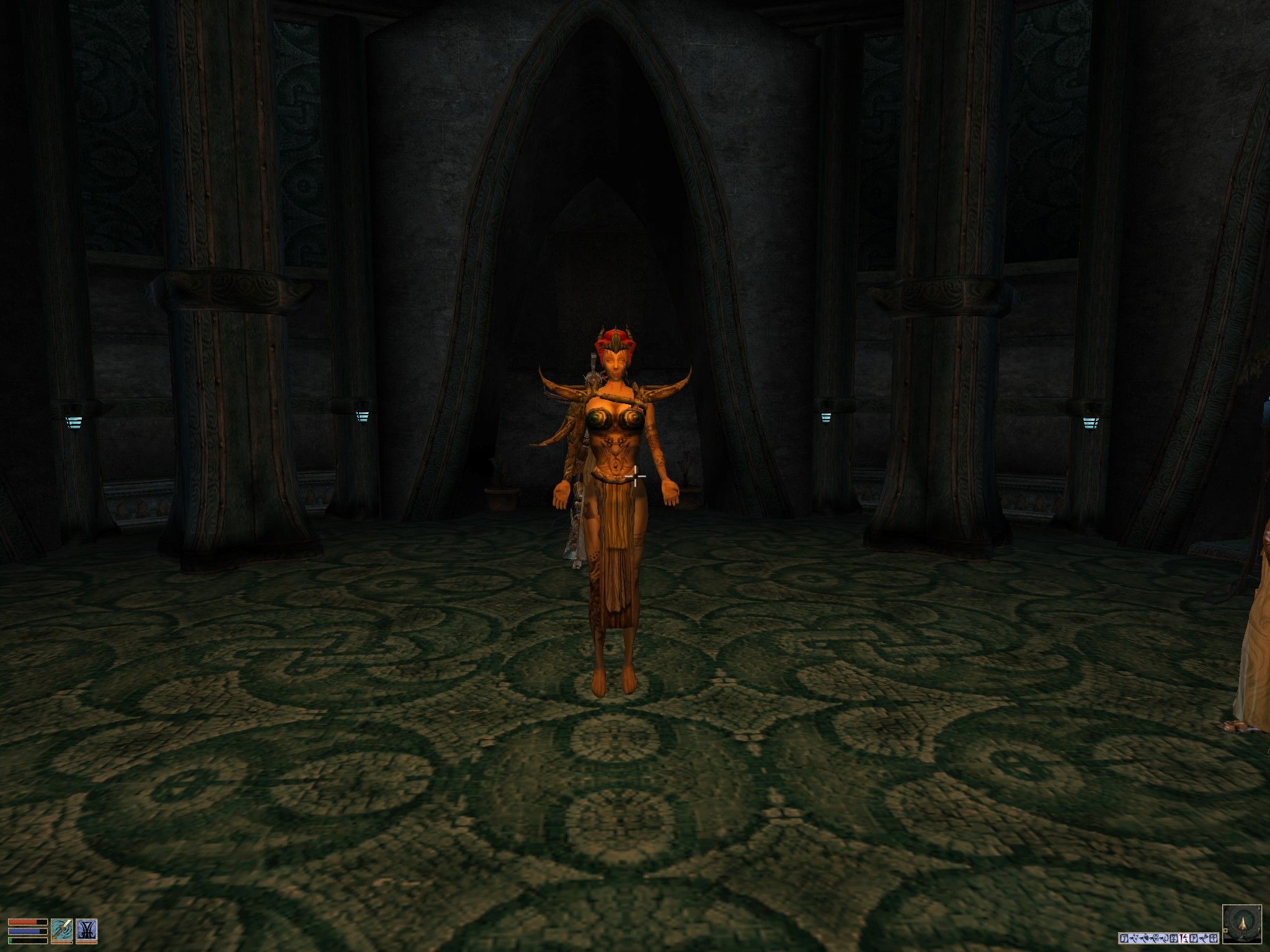Click the charge bar beneath the spell icon
Image resolution: width=1270 pixels, height=952 pixels.
[x=87, y=943]
